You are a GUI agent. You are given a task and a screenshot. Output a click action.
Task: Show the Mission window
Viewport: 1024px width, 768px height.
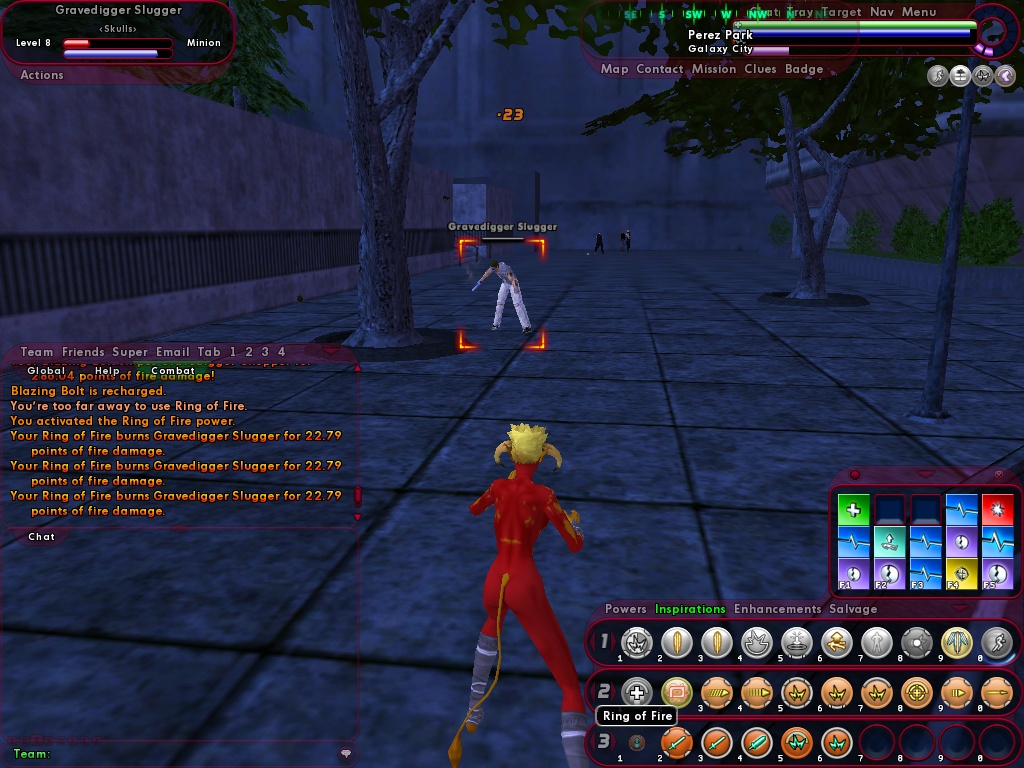tap(714, 69)
